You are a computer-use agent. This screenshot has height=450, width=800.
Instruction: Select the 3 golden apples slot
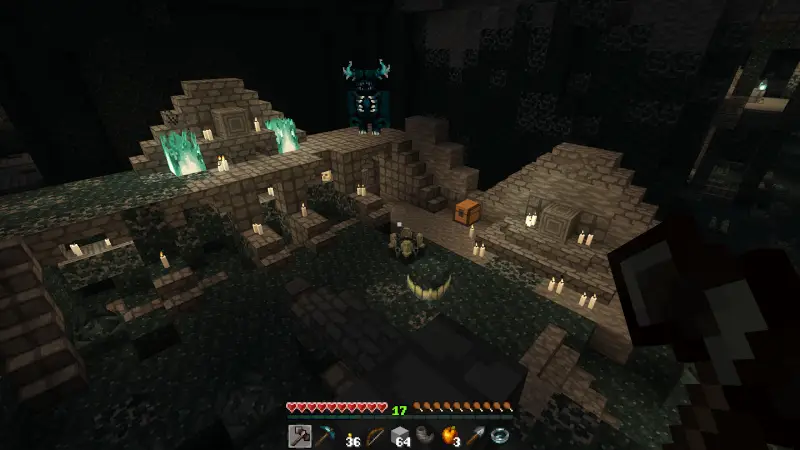(449, 435)
